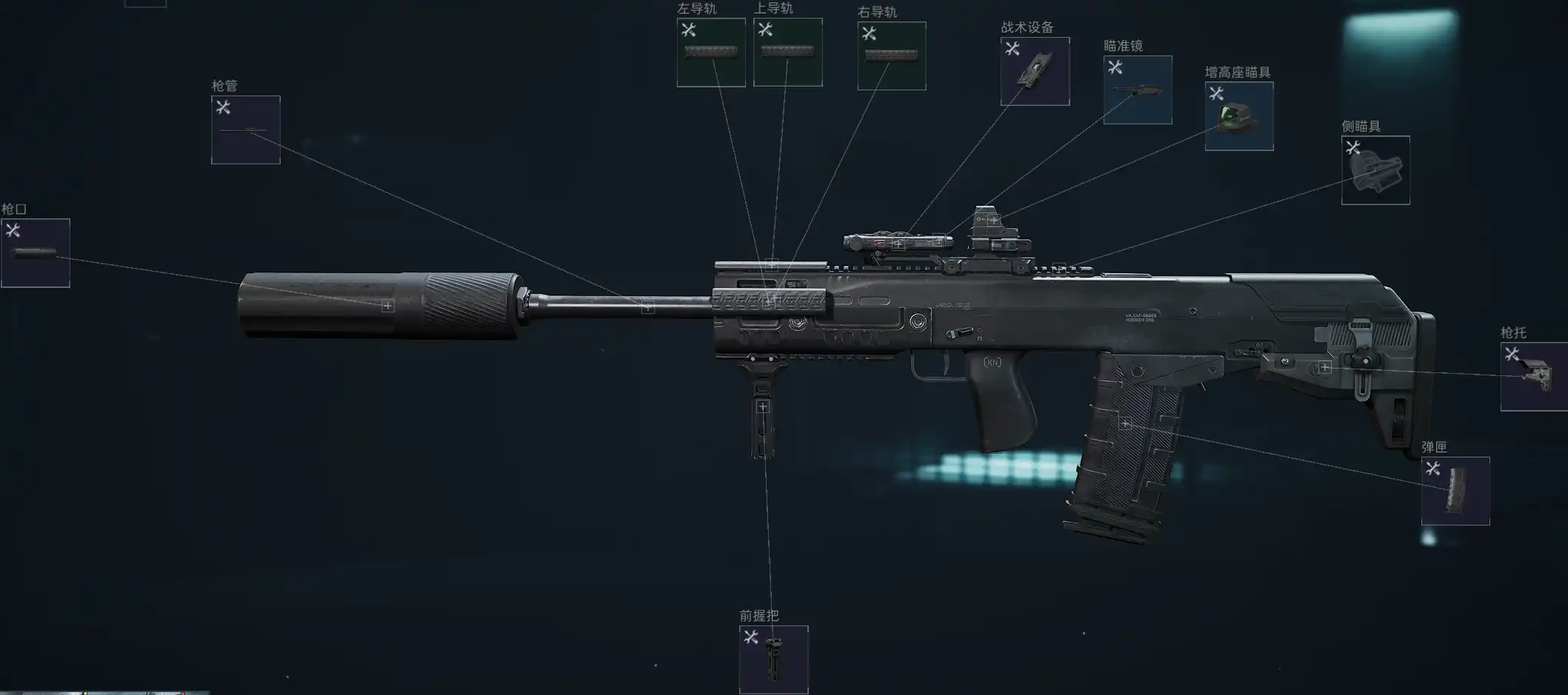
Task: Open the 战术设备 tactical device slot
Action: coord(1035,72)
